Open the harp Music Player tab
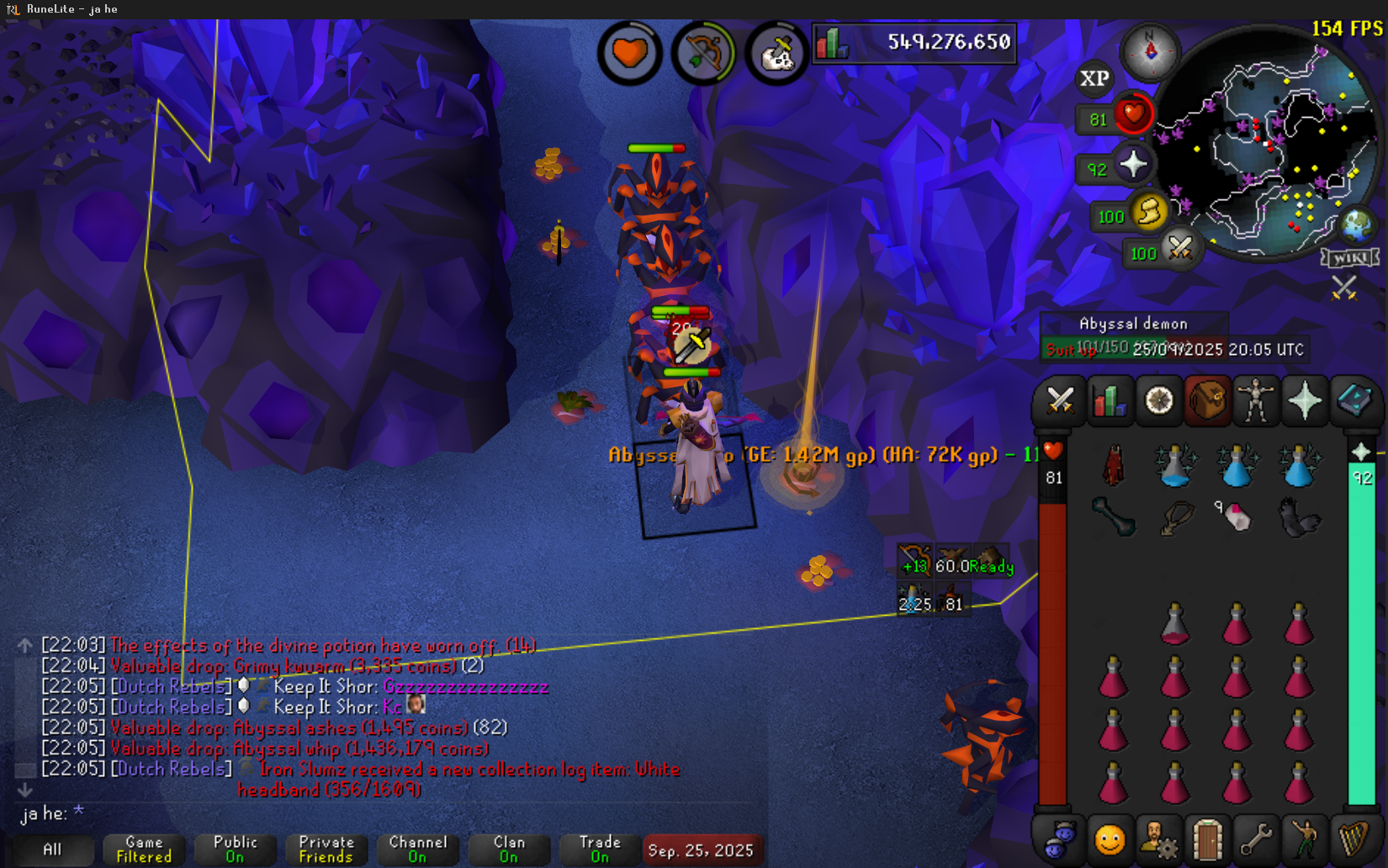The image size is (1388, 868). tap(1354, 839)
